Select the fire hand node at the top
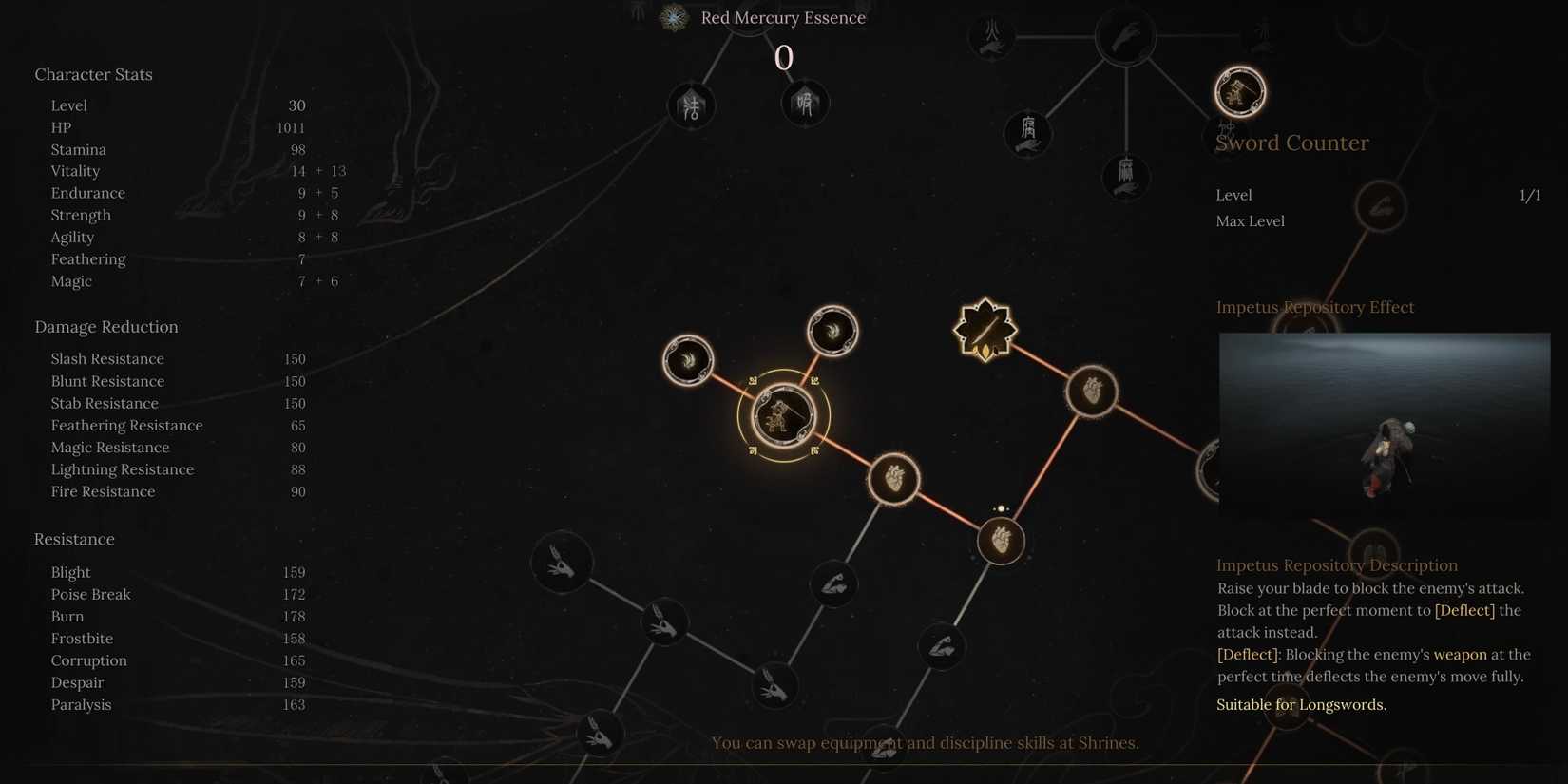Image resolution: width=1568 pixels, height=784 pixels. point(991,36)
